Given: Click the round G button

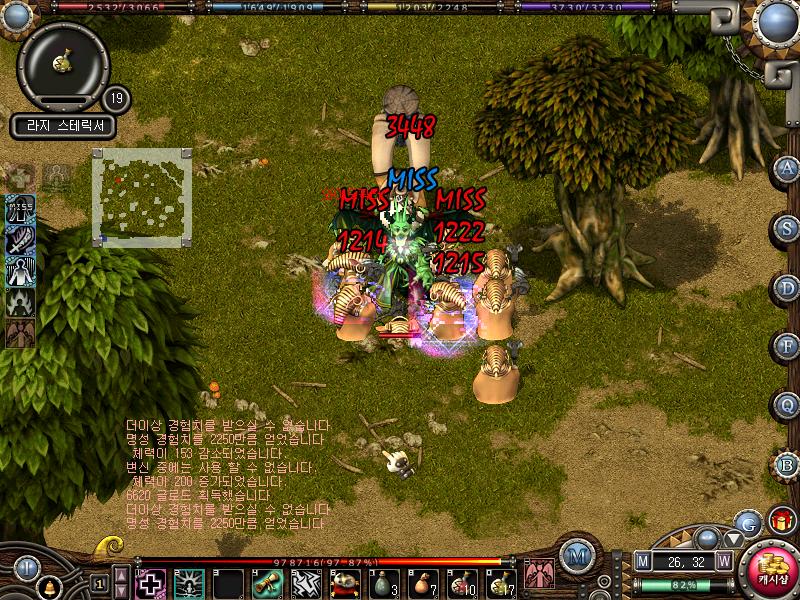Looking at the screenshot, I should [x=748, y=522].
